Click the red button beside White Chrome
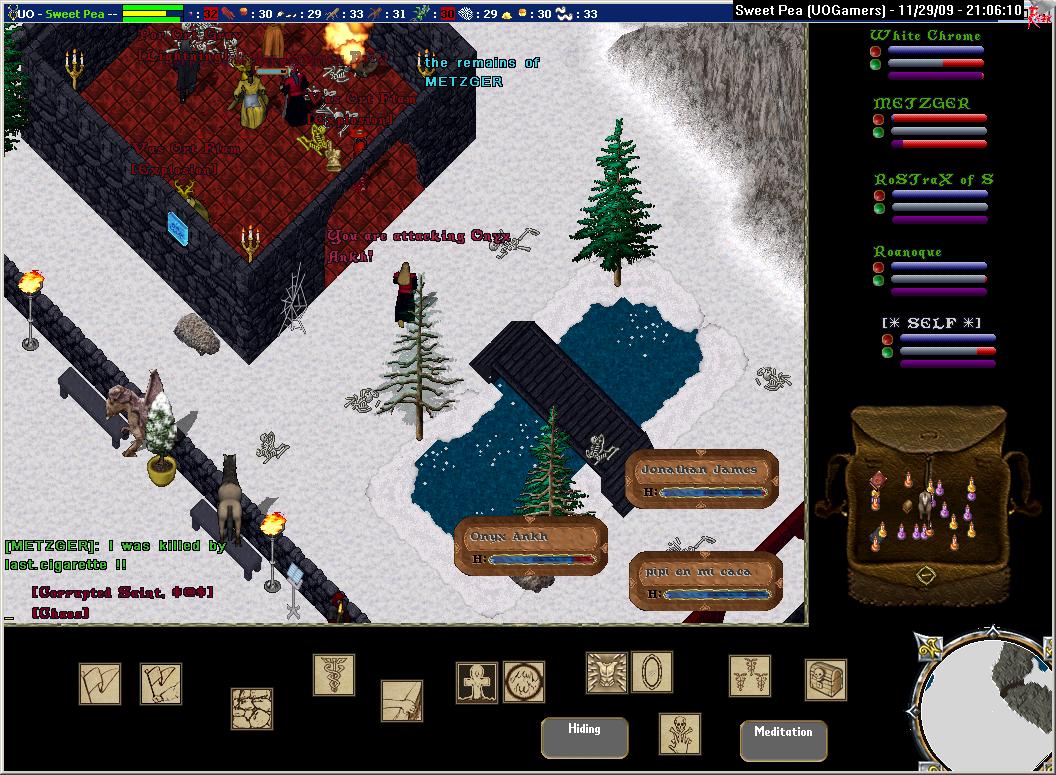Image resolution: width=1056 pixels, height=775 pixels. 875,51
